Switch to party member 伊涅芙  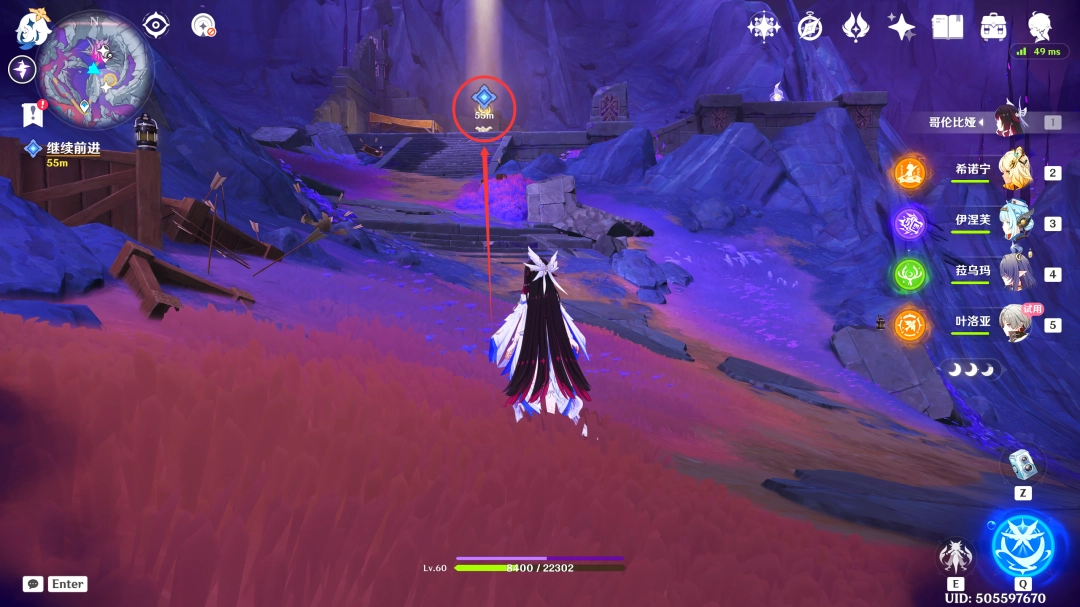coord(1016,221)
